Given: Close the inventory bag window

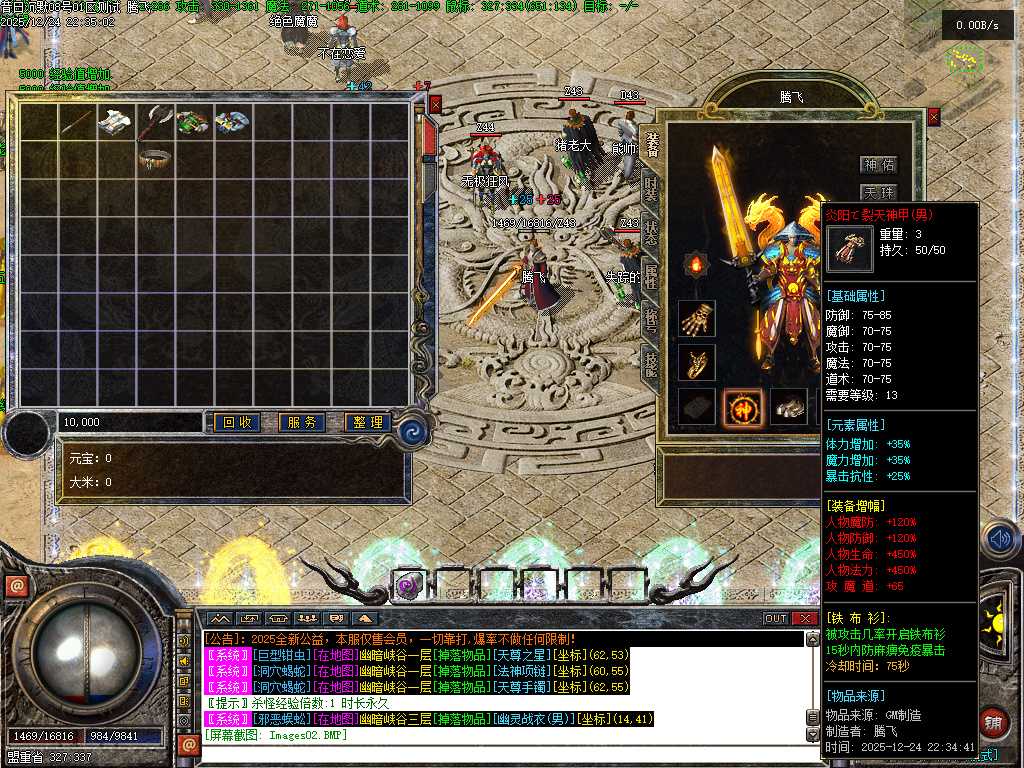Looking at the screenshot, I should coord(435,103).
